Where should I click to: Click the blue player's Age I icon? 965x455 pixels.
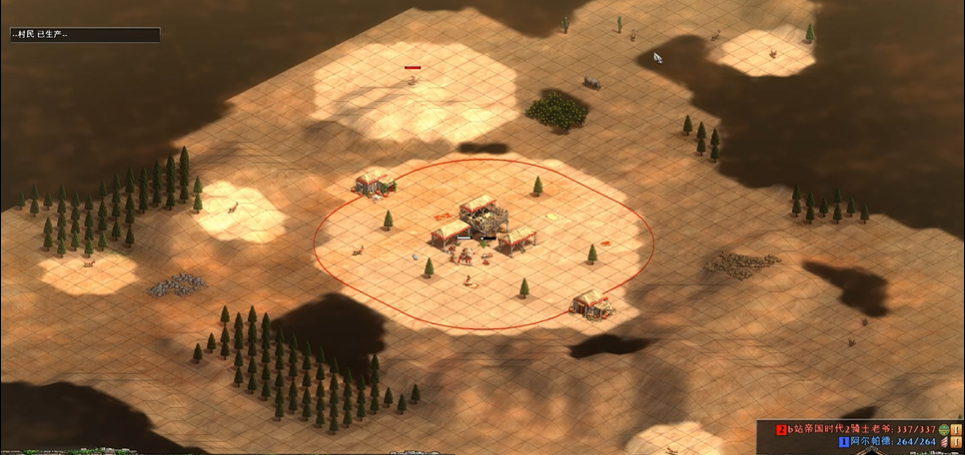tap(957, 441)
